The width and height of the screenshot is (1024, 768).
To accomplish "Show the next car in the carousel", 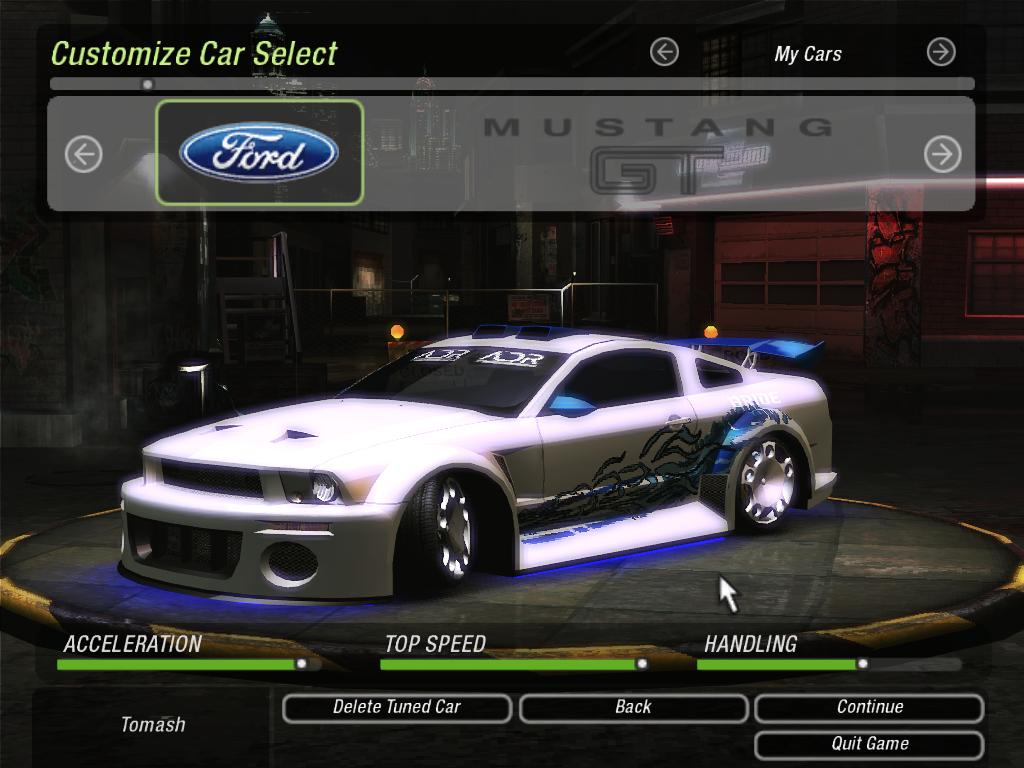I will click(x=942, y=154).
